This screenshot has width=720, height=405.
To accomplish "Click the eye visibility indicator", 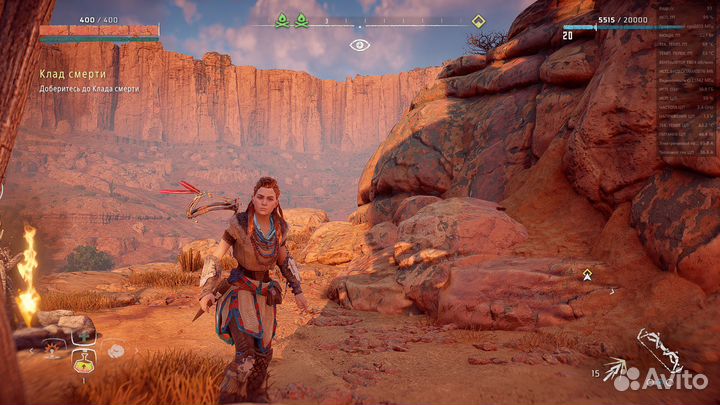I will coord(358,45).
